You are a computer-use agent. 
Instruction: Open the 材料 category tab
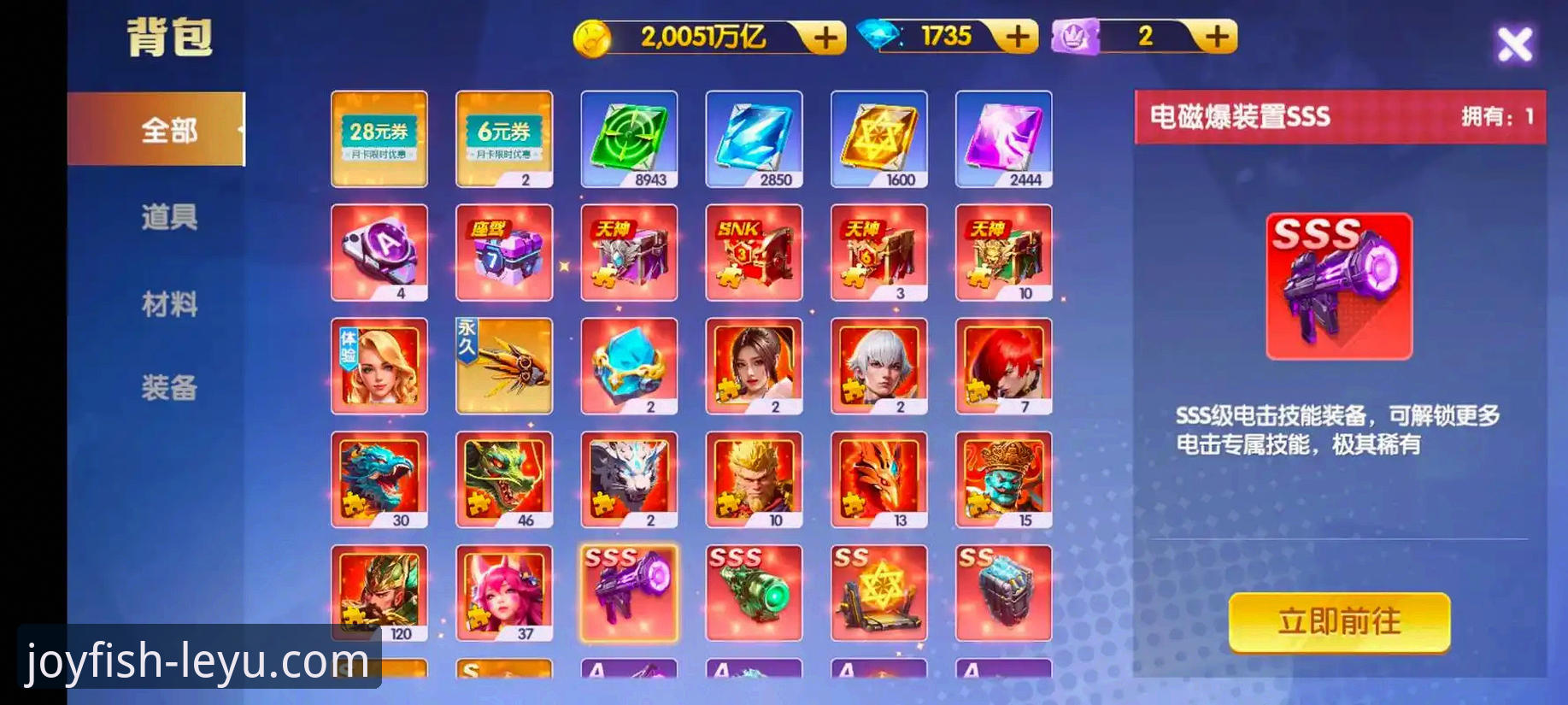pyautogui.click(x=169, y=303)
